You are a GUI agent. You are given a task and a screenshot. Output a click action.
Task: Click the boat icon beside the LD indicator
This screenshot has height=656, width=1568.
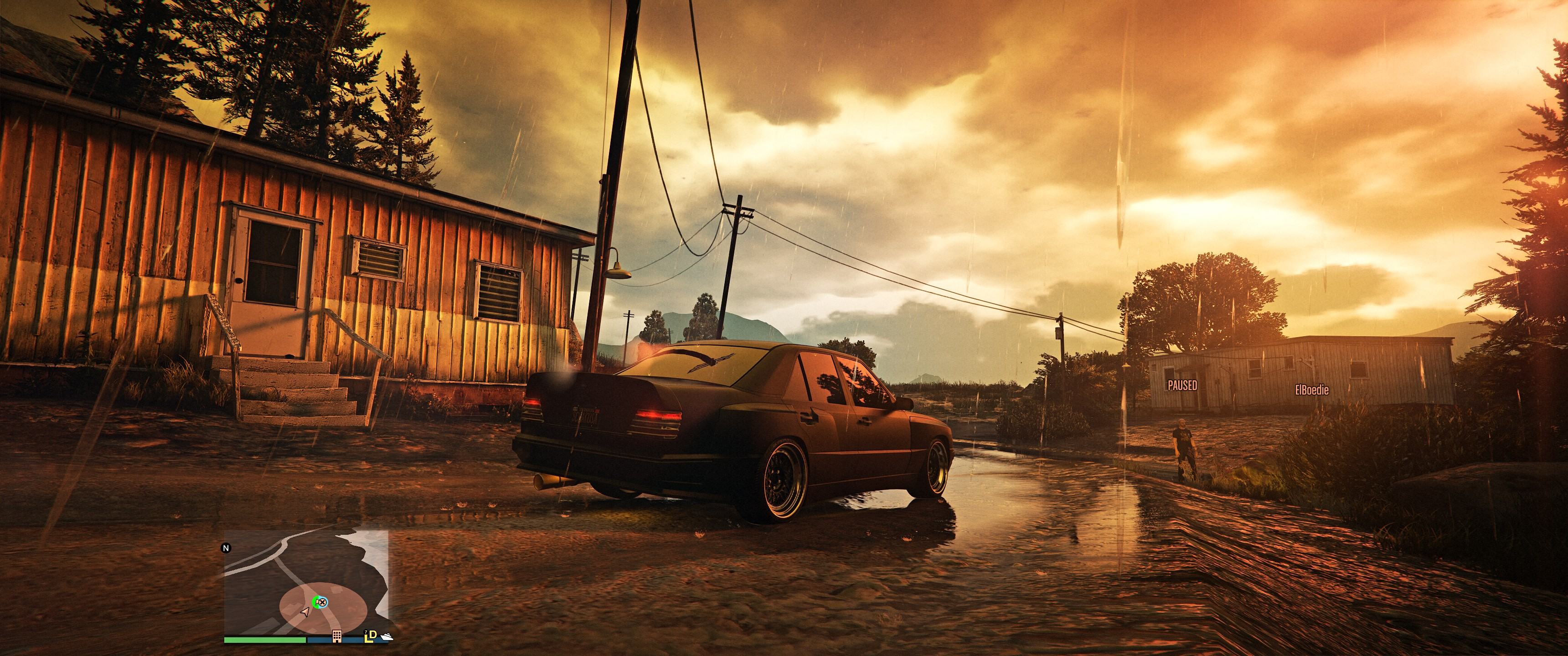(388, 638)
